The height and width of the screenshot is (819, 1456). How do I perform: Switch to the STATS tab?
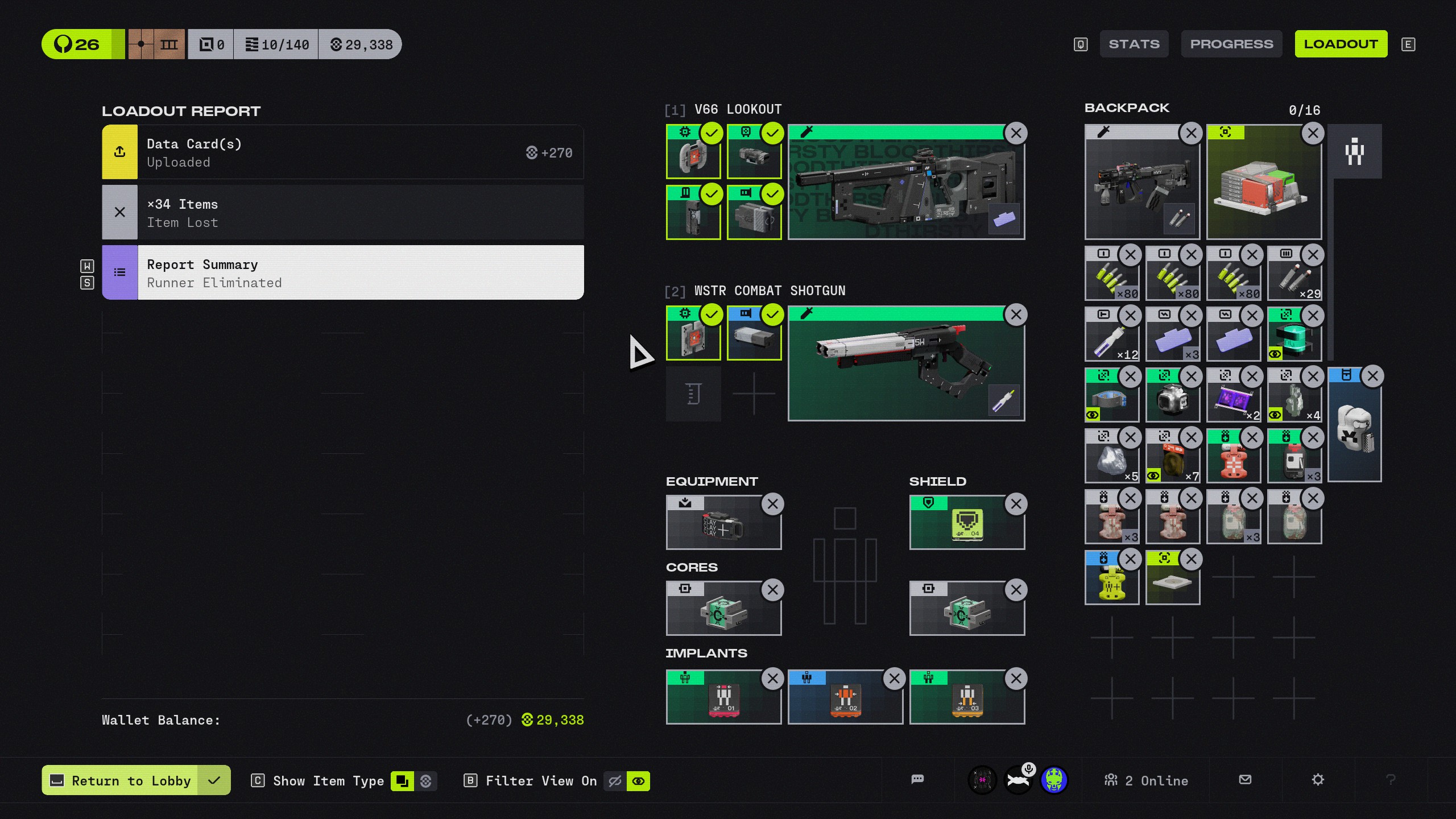[x=1134, y=44]
